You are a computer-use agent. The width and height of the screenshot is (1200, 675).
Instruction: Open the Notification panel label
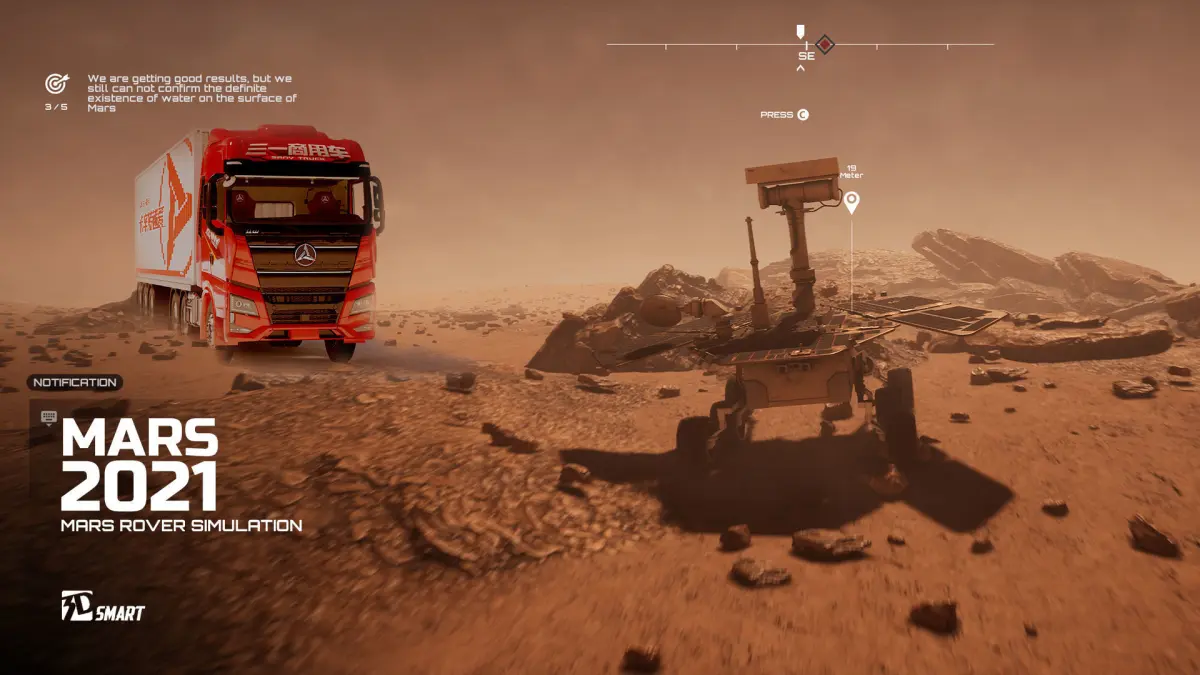(75, 382)
